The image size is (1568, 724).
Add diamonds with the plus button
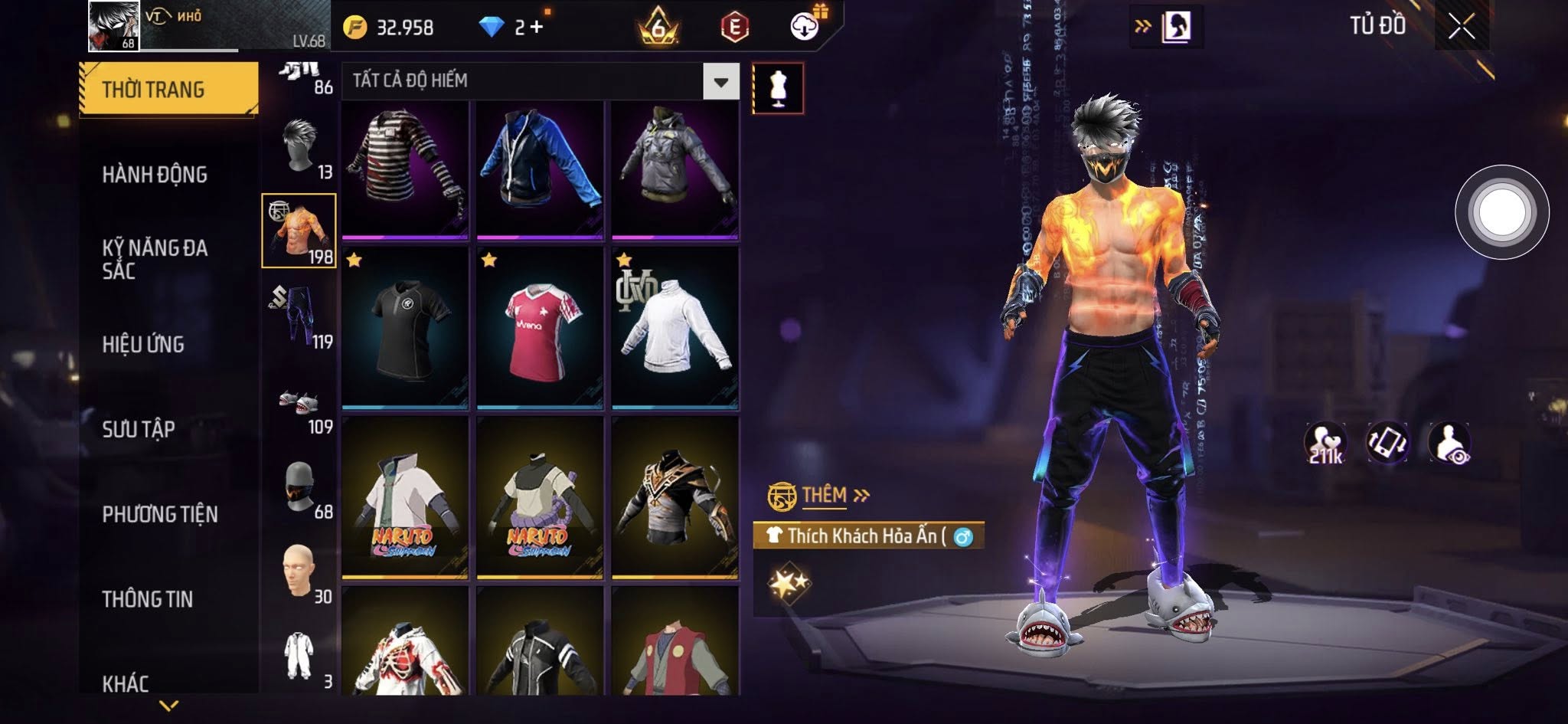(537, 28)
